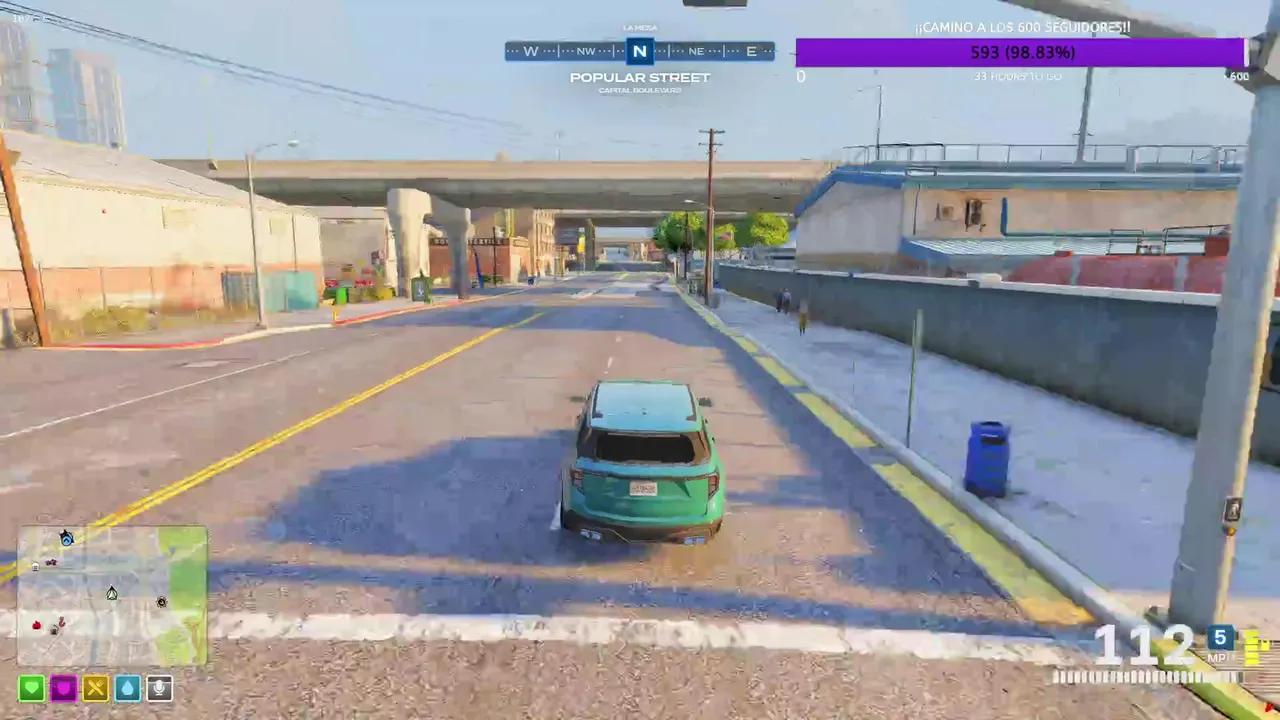Click the green heart health icon
This screenshot has width=1280, height=720.
(x=31, y=688)
